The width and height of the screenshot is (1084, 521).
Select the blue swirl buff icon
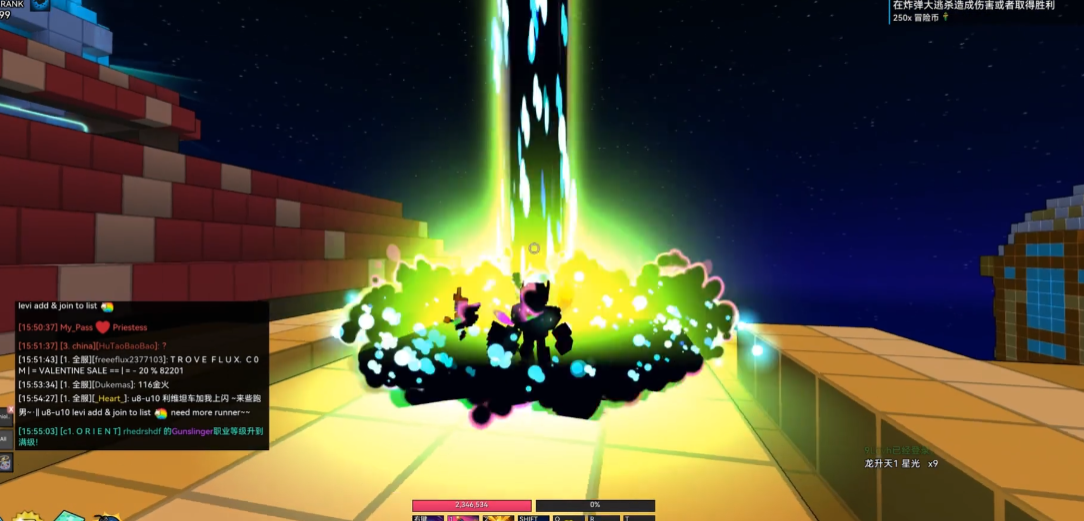coord(40,4)
